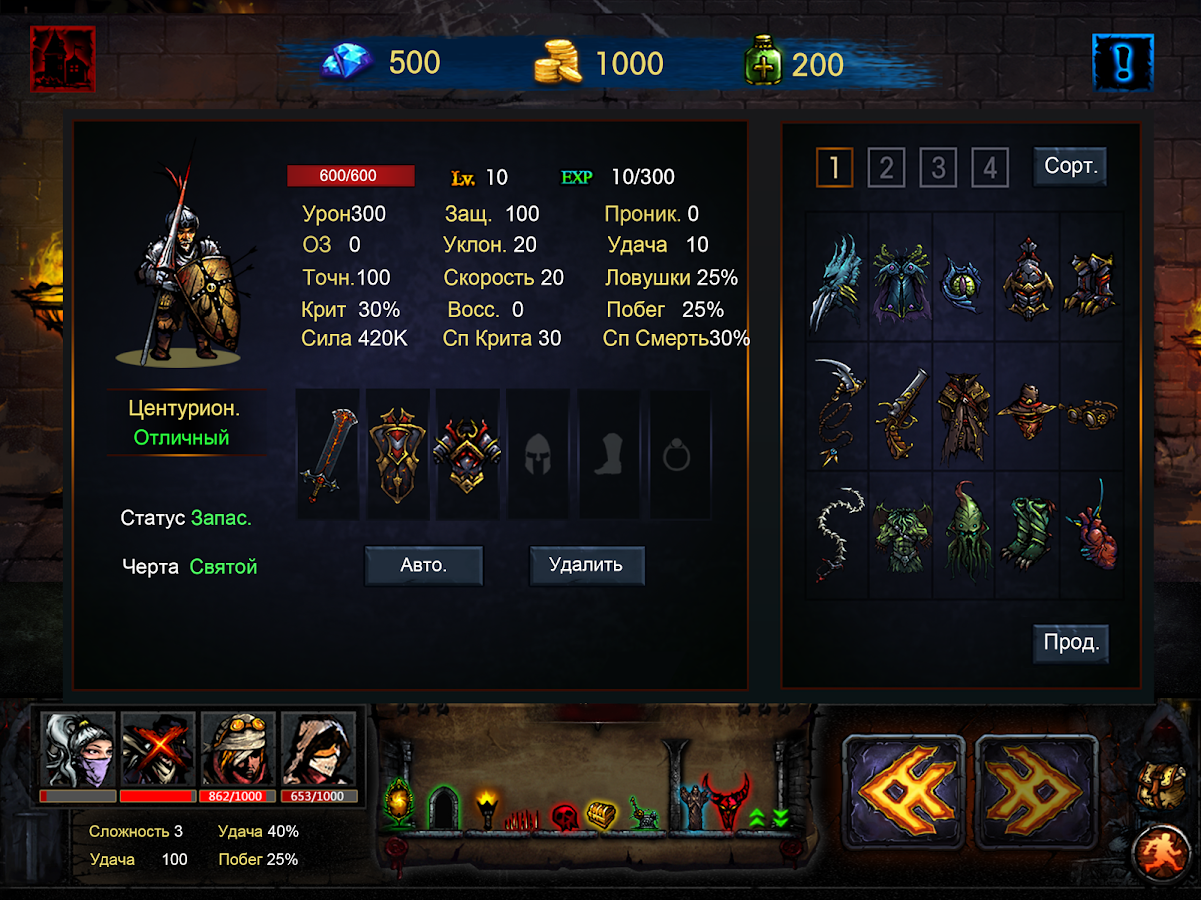1201x900 pixels.
Task: Select the masked silver-haired hero portrait
Action: (78, 750)
